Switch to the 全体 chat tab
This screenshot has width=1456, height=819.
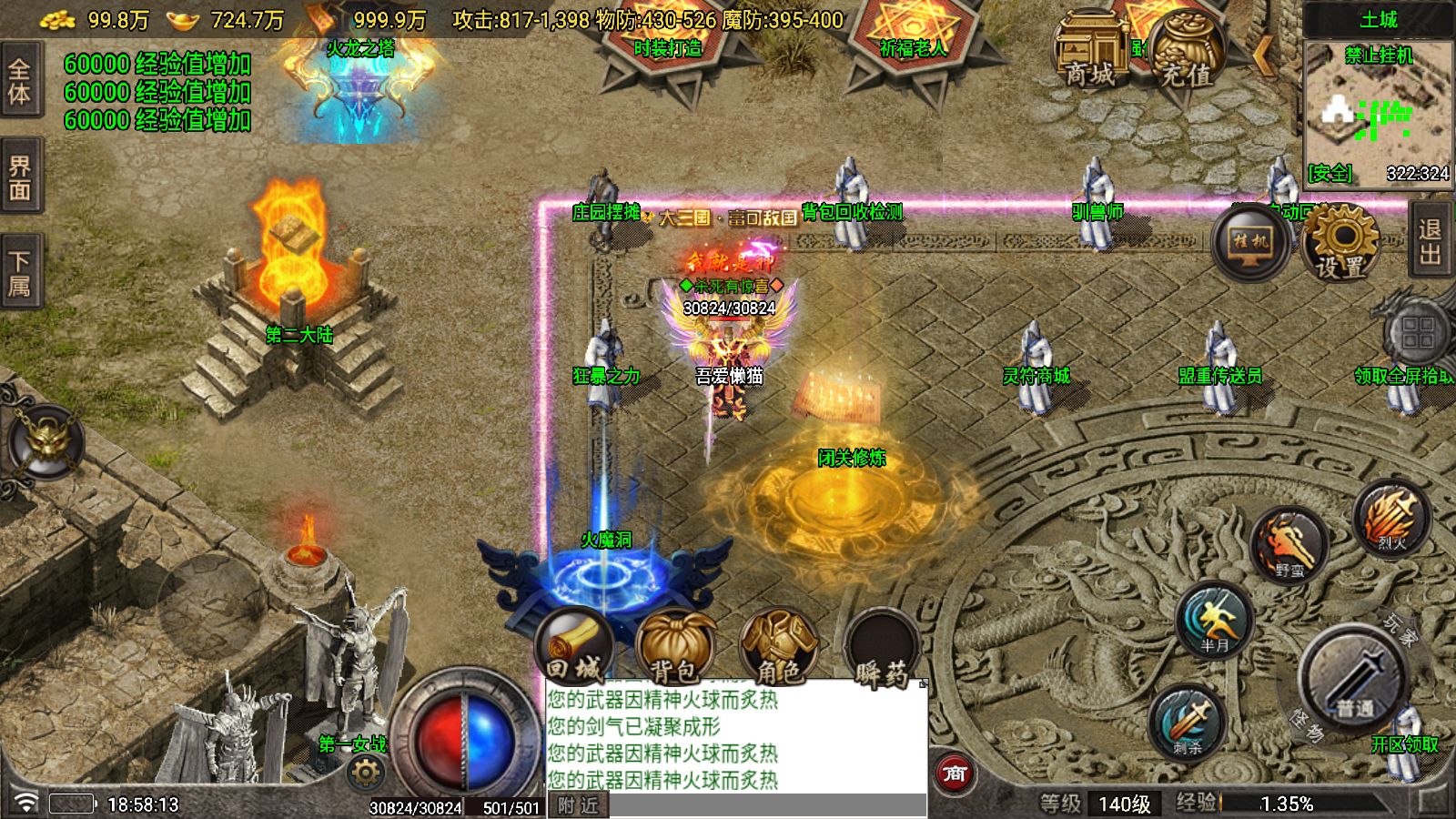(19, 80)
